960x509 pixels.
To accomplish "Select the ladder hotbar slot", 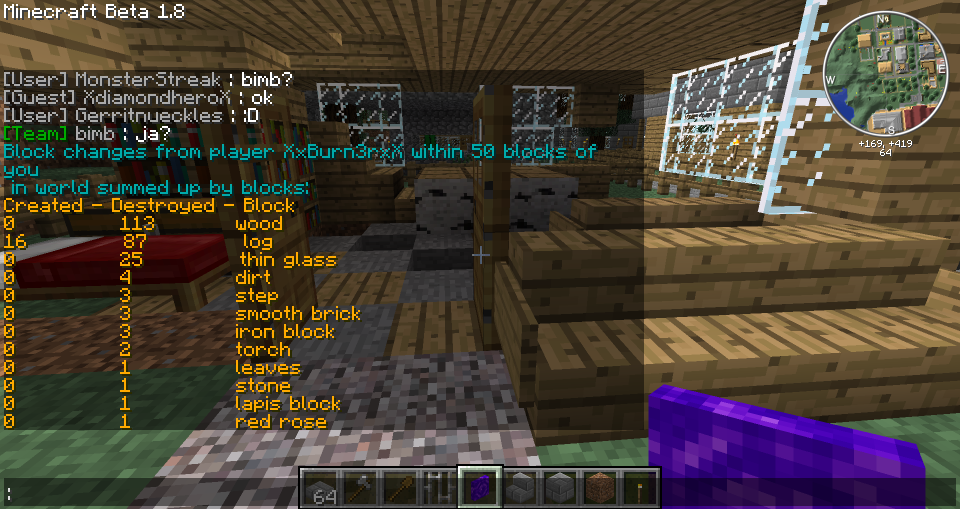I will (440, 489).
